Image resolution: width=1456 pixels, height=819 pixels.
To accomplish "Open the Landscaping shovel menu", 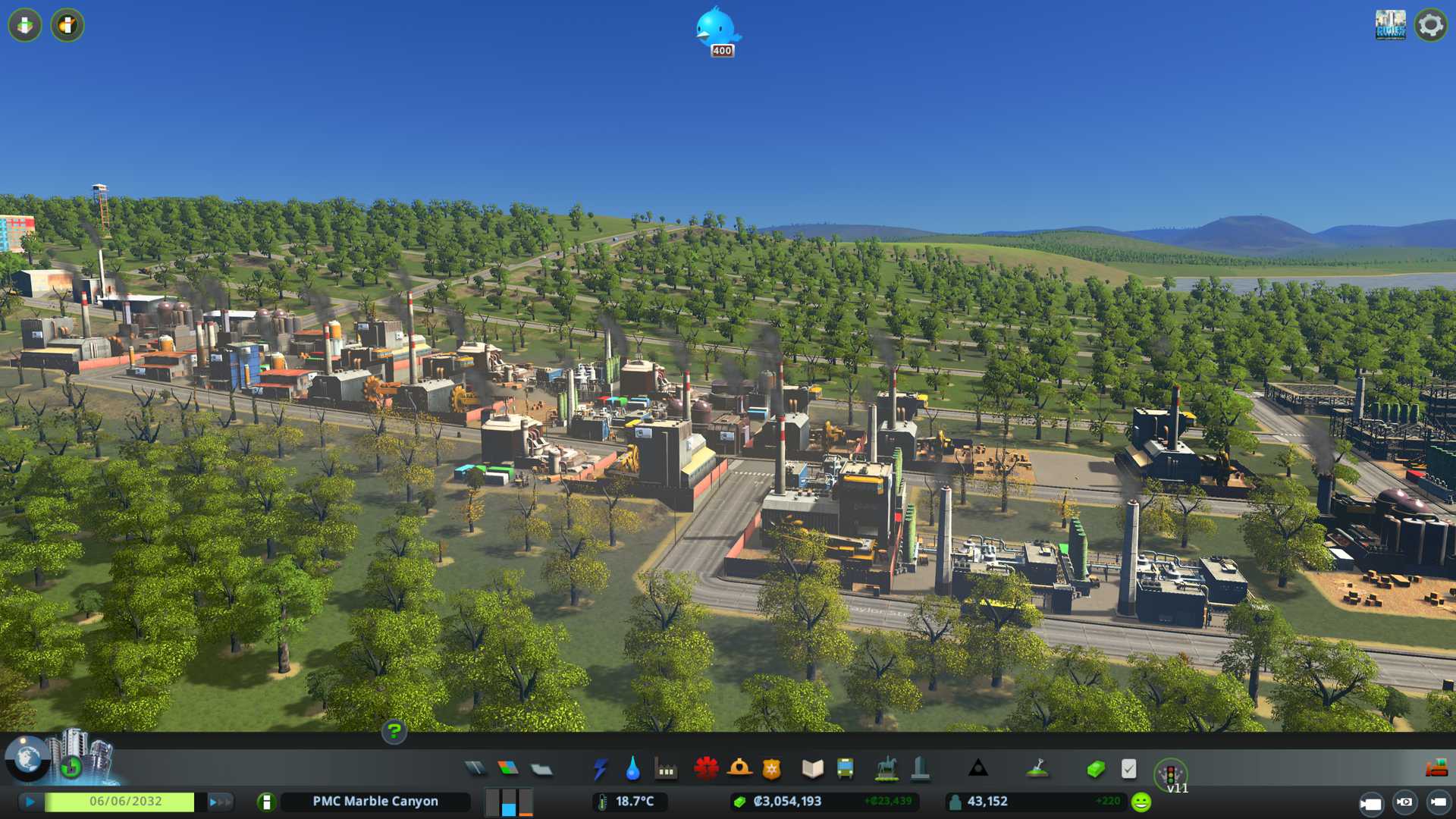I will (1037, 769).
